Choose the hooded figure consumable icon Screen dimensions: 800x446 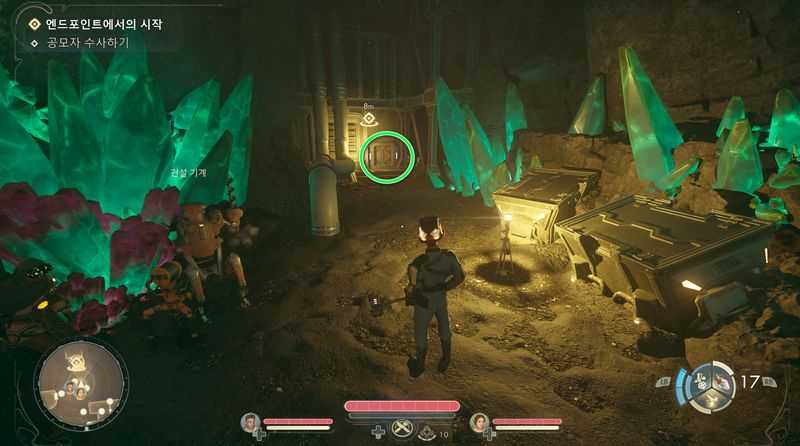point(427,431)
